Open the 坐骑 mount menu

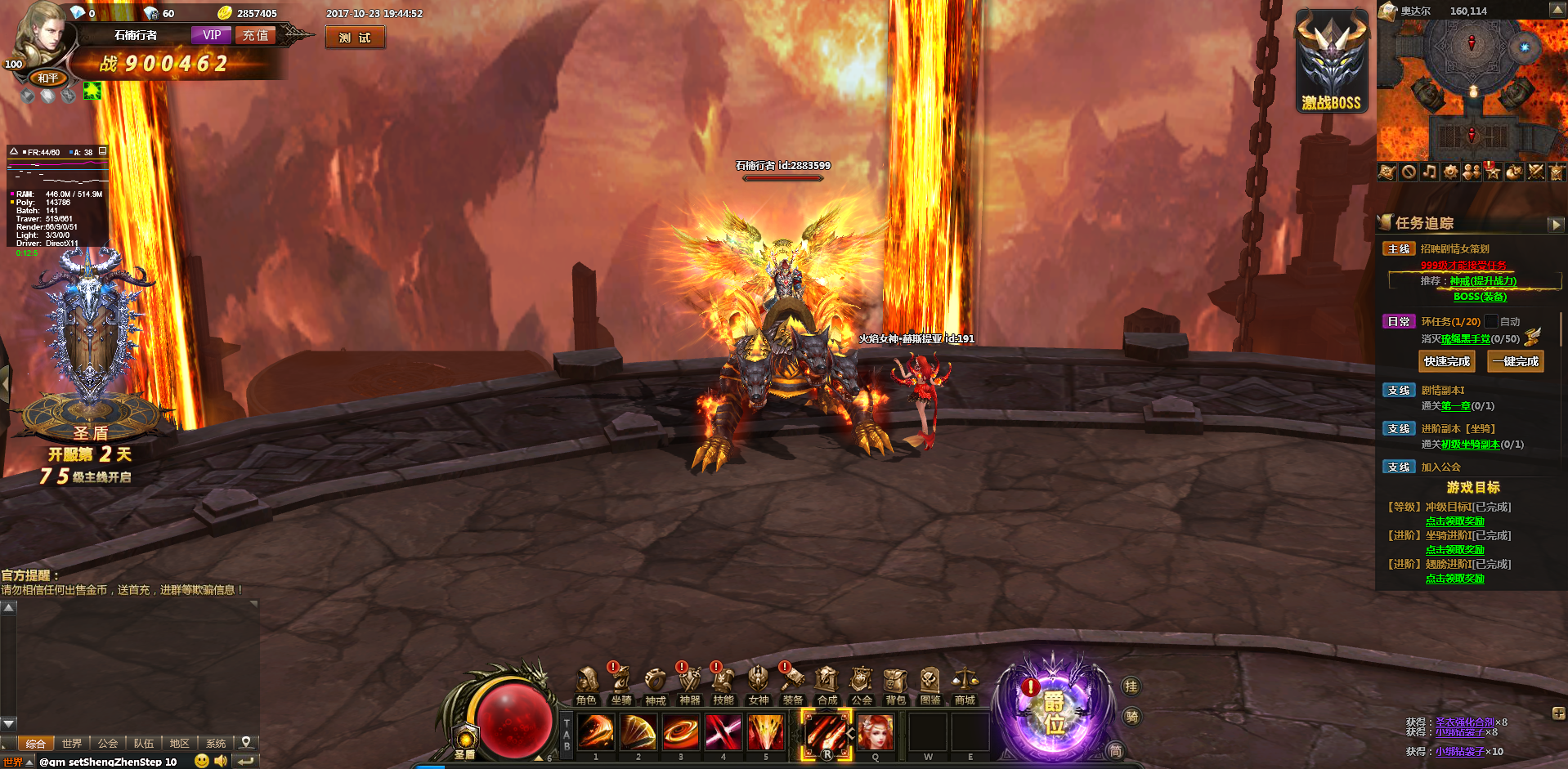point(620,683)
